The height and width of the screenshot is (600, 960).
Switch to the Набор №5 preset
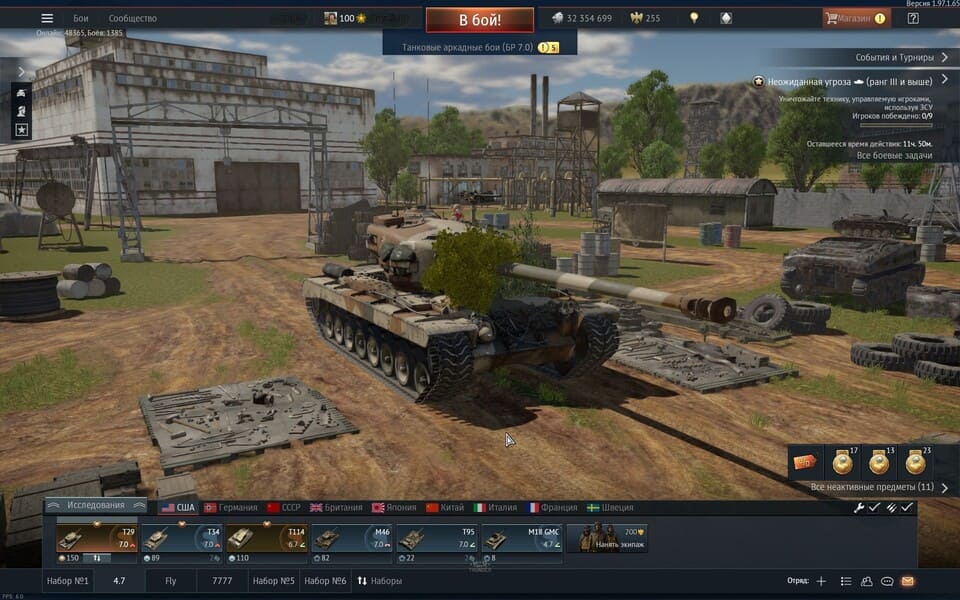(273, 581)
